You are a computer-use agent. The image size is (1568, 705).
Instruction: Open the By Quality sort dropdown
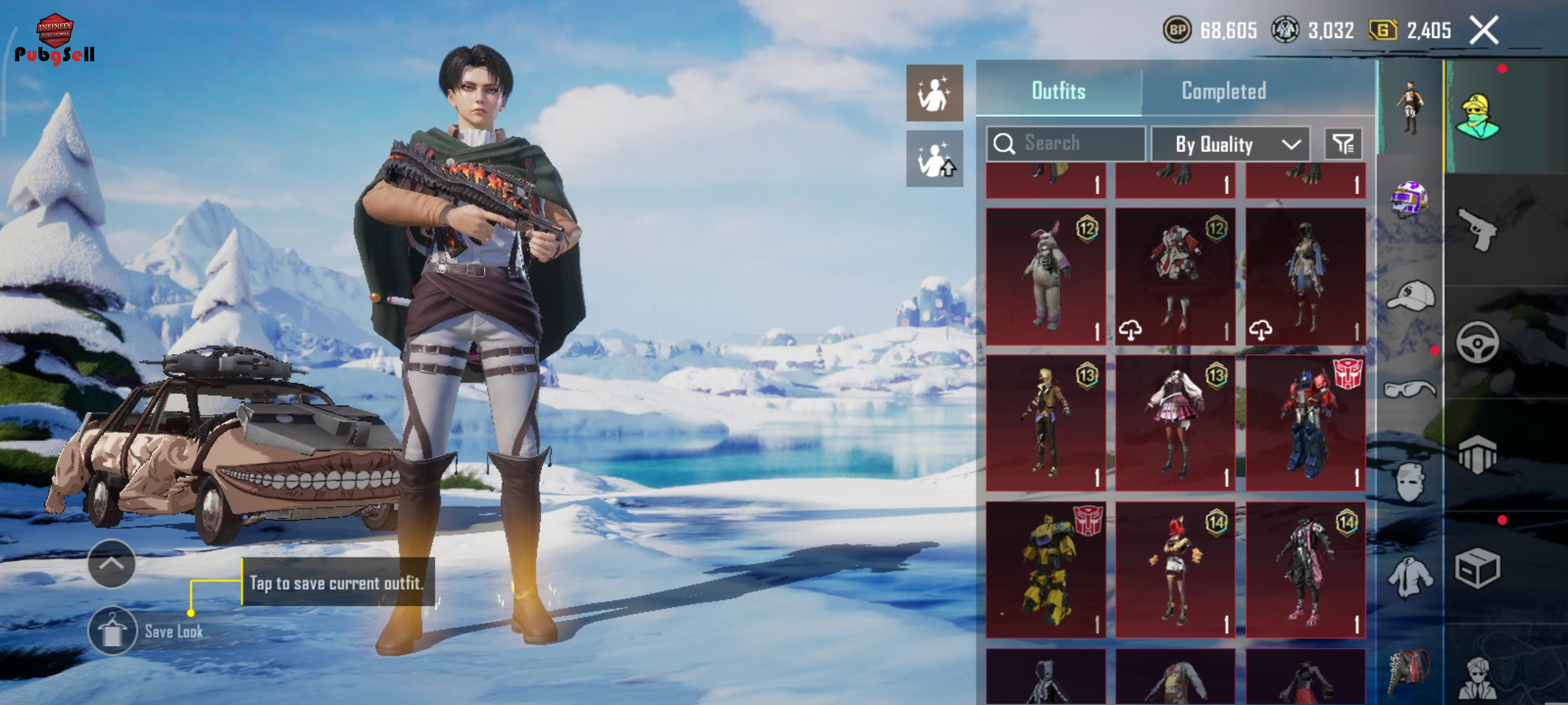[x=1230, y=144]
